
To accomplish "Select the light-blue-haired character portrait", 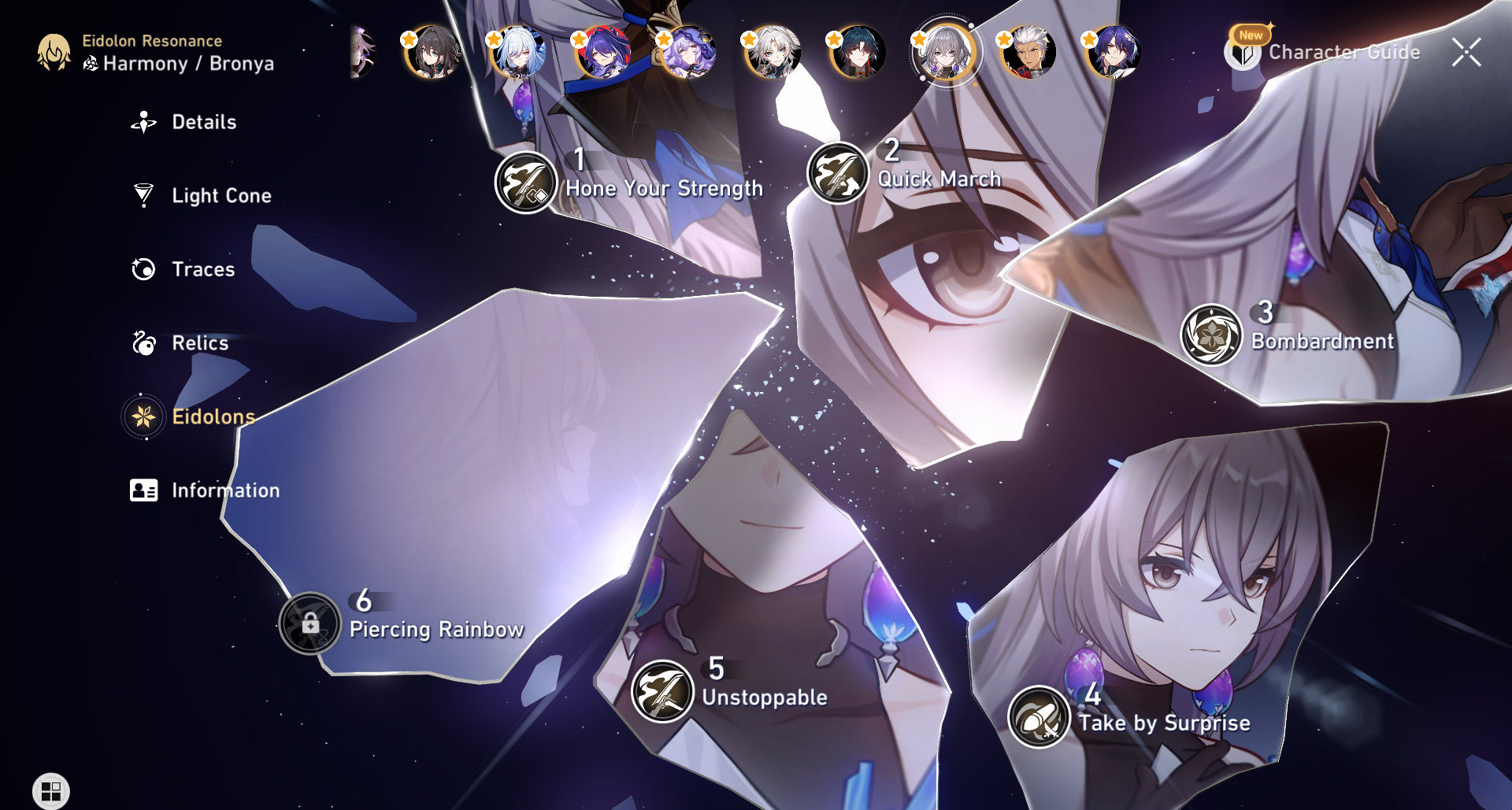I will coord(518,52).
